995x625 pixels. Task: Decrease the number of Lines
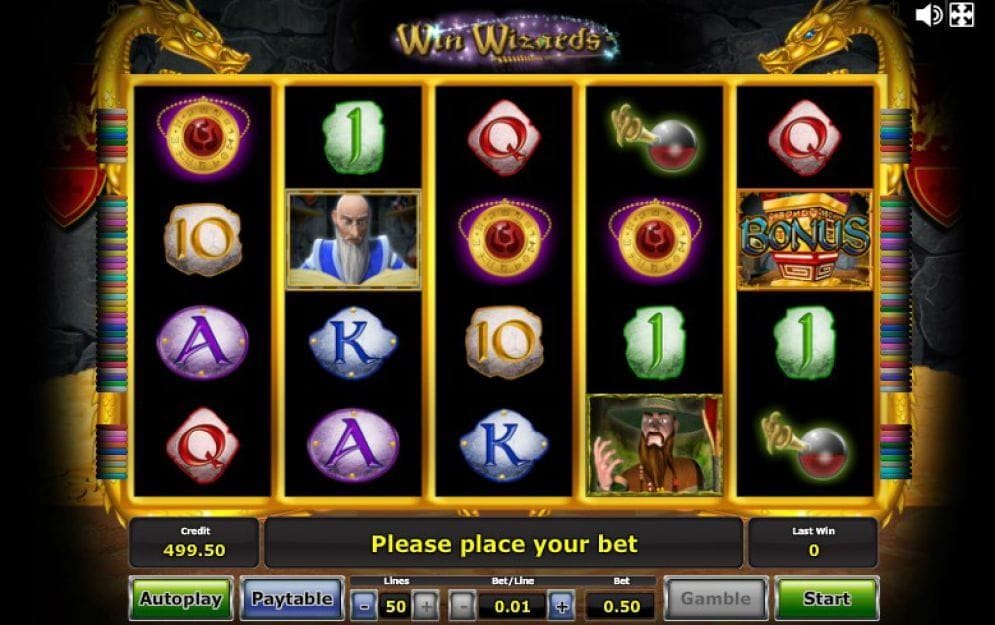[364, 605]
